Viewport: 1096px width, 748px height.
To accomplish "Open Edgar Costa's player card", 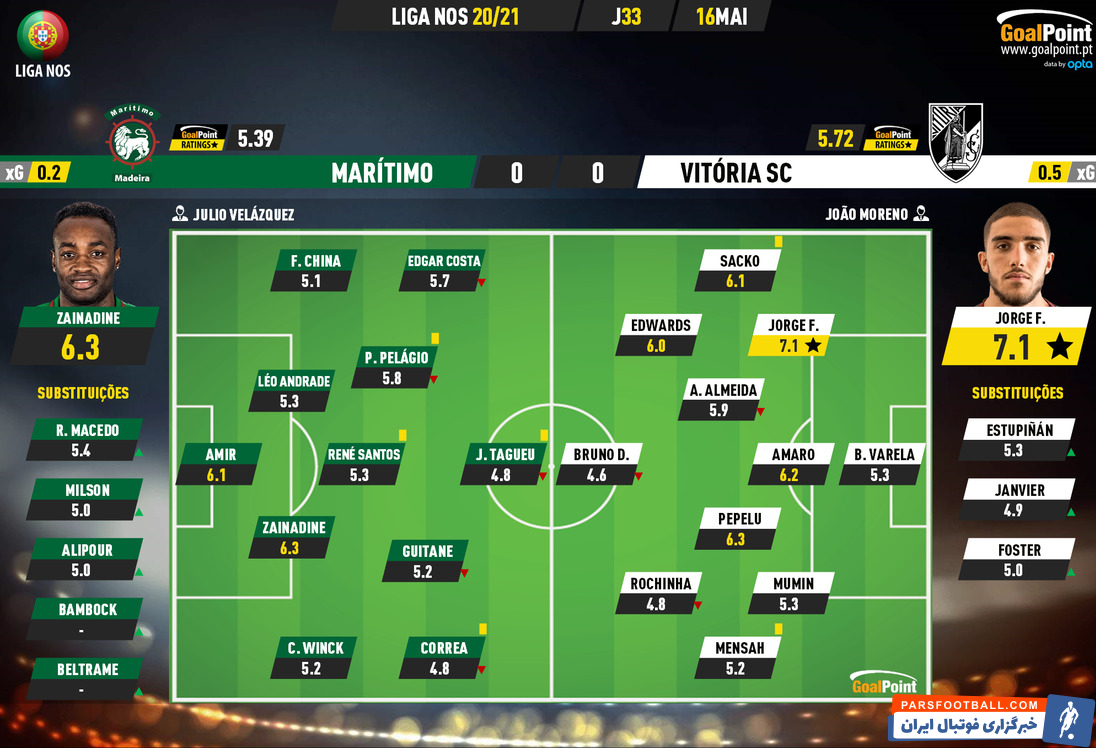I will click(x=444, y=270).
